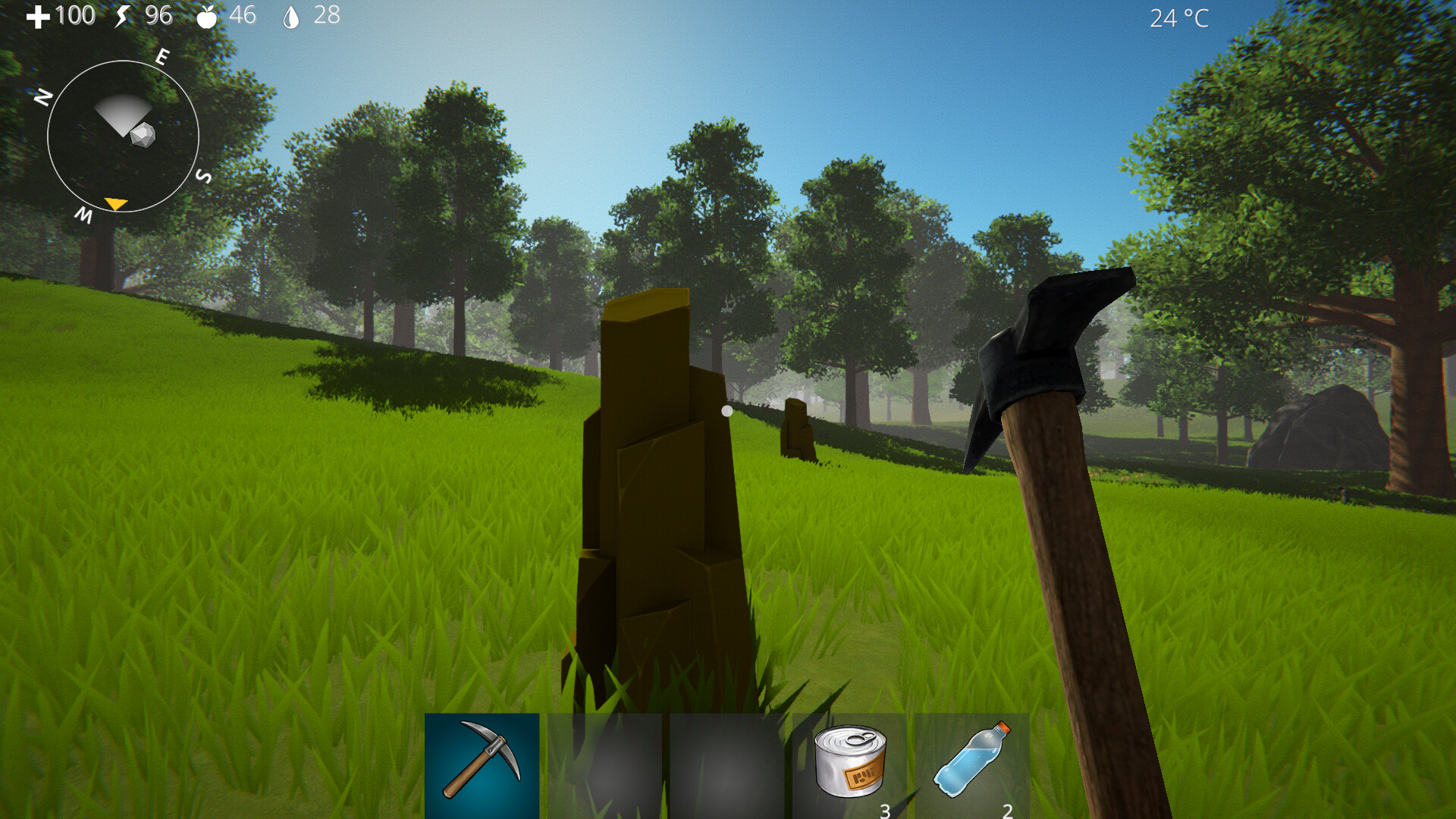Click the N marker to expand compass view
The height and width of the screenshot is (819, 1456).
click(43, 95)
